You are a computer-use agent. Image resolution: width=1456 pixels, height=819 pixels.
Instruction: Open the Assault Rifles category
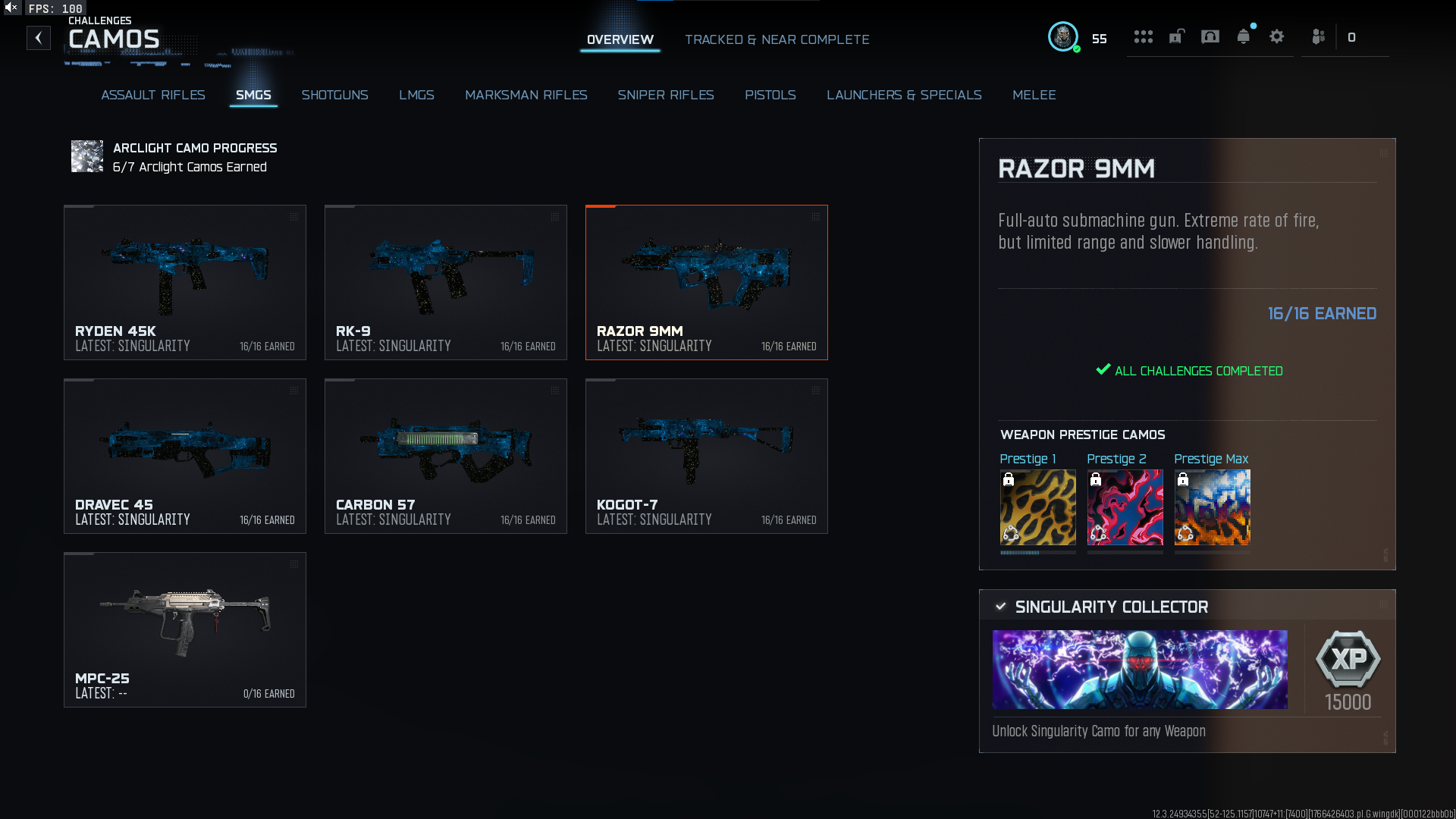[153, 95]
